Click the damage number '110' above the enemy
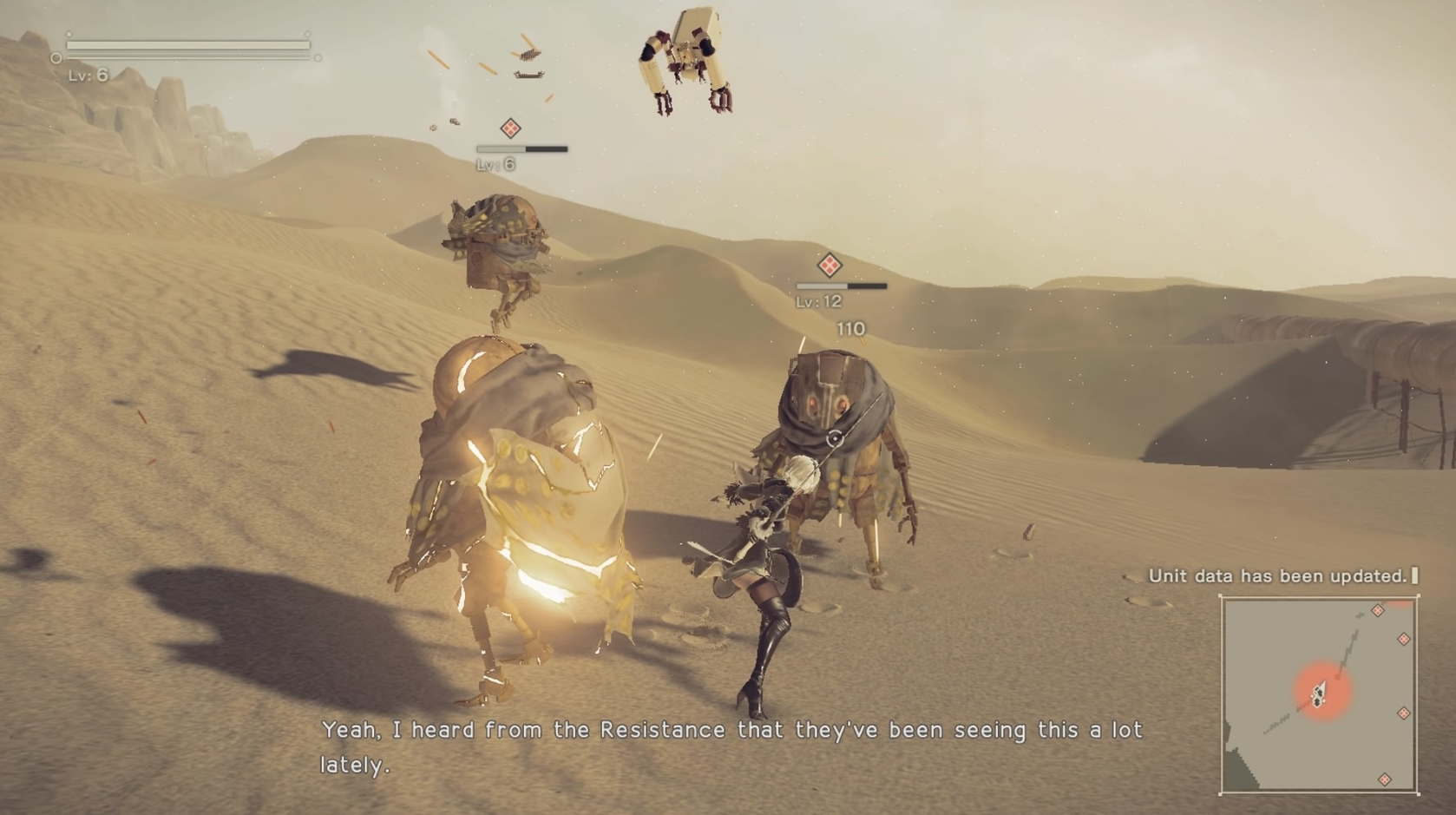This screenshot has height=815, width=1456. pyautogui.click(x=849, y=328)
